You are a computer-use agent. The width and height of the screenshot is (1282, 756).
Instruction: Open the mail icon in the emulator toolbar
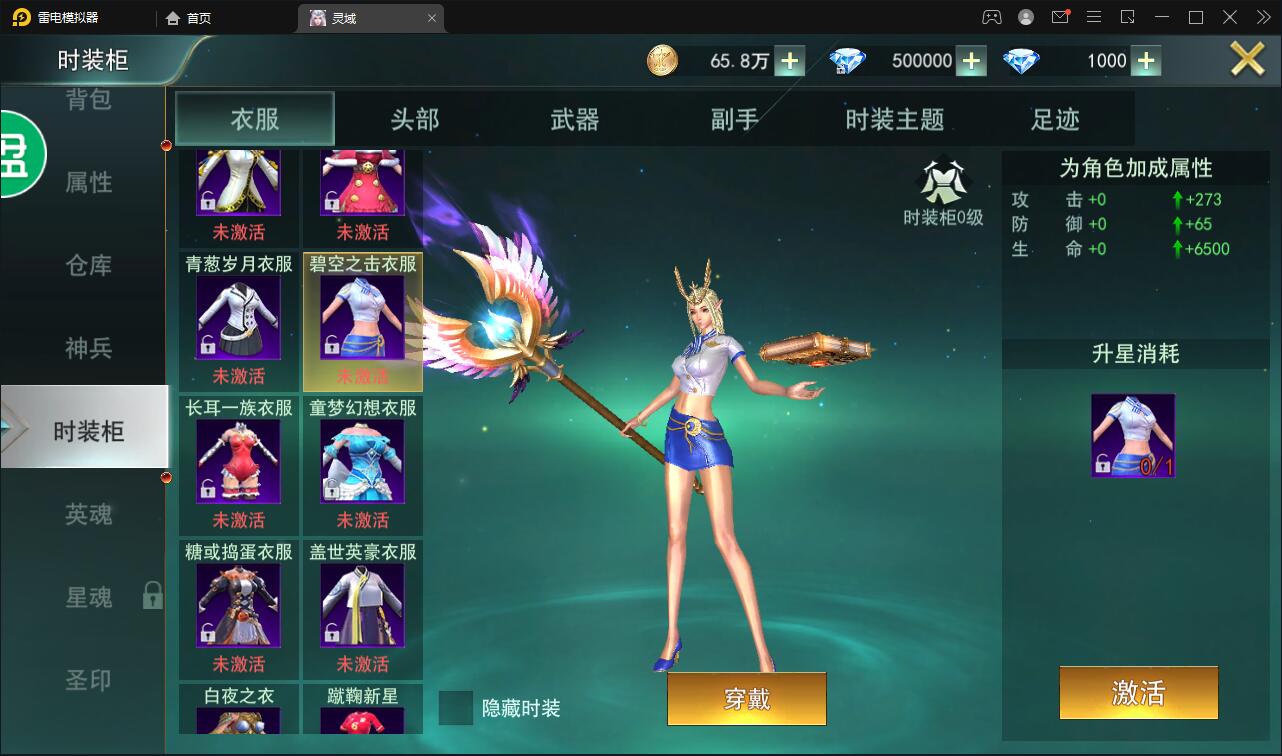[1062, 16]
